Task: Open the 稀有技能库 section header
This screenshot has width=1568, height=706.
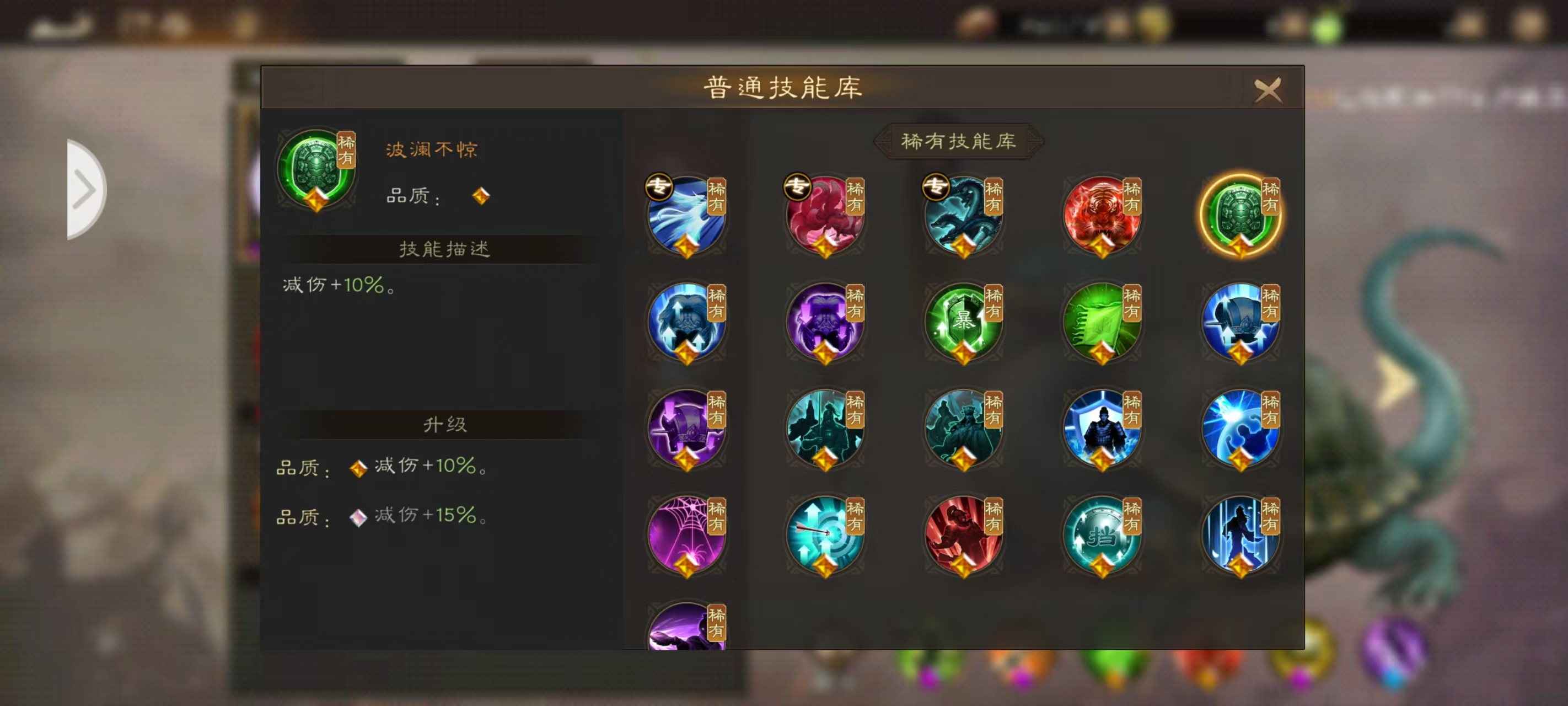Action: [959, 140]
